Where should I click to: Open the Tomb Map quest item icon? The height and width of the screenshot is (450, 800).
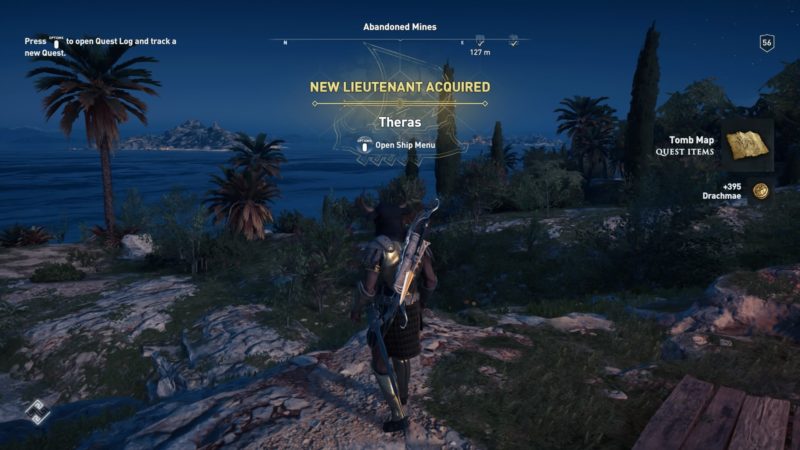click(747, 144)
